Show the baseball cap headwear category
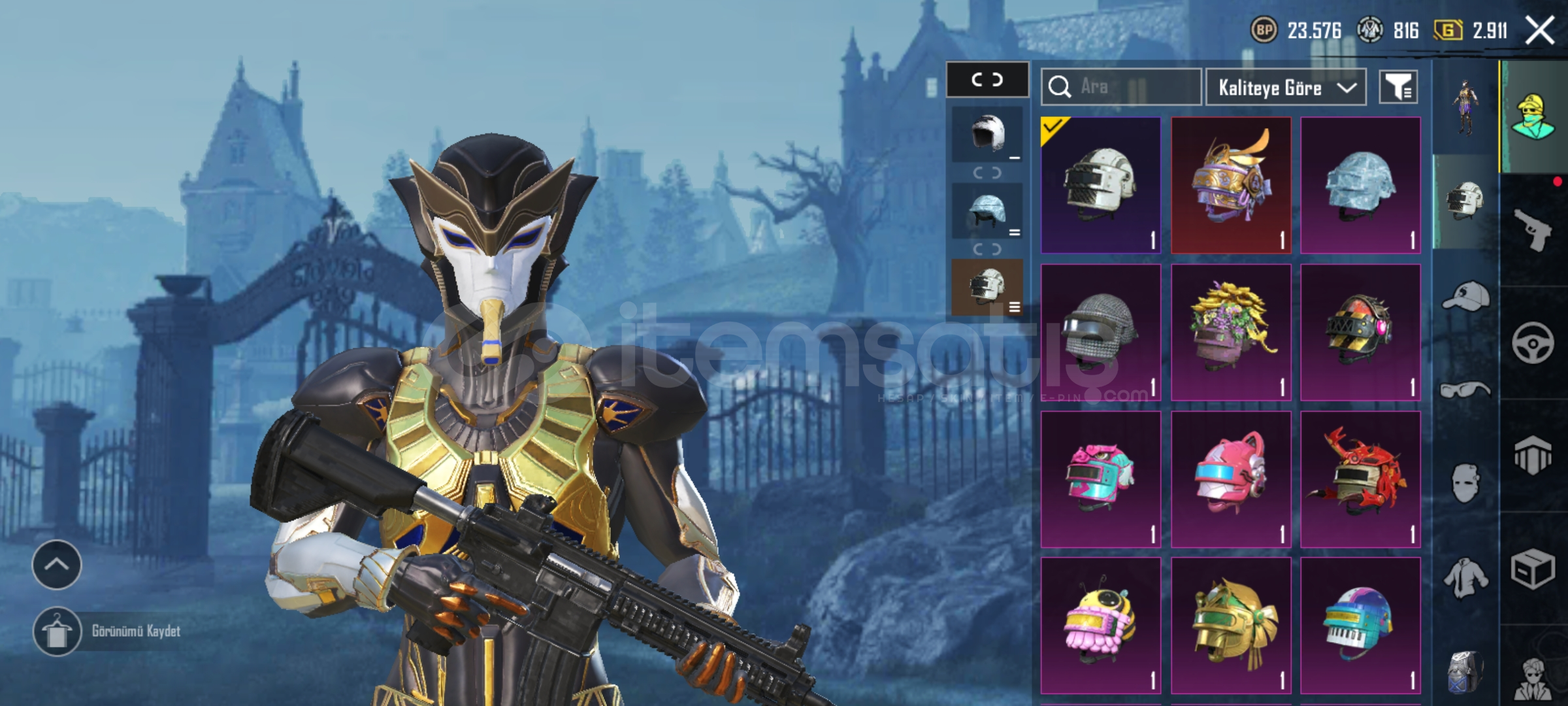1568x706 pixels. 1465,296
